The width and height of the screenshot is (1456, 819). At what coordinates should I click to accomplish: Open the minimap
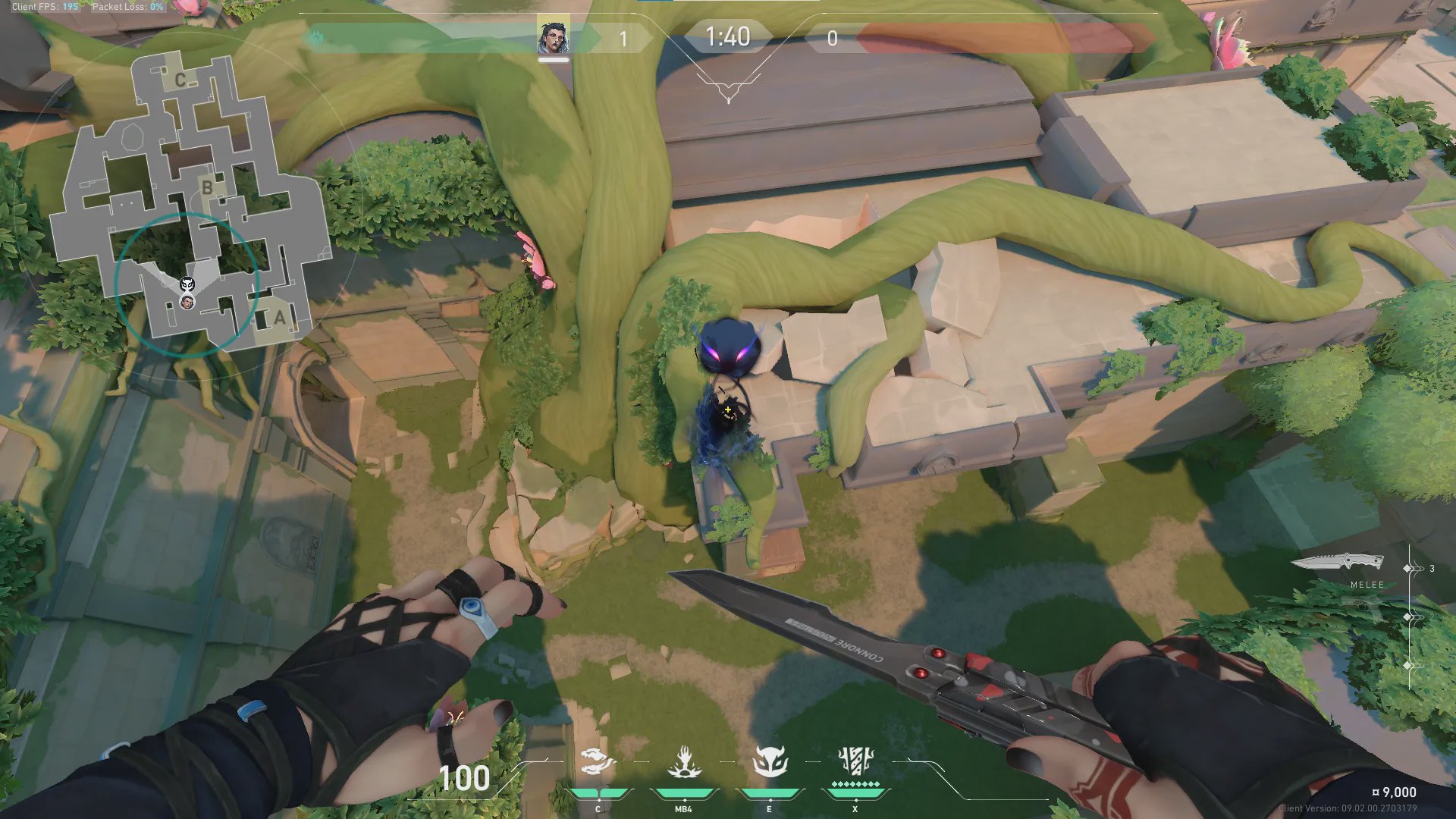click(x=190, y=197)
